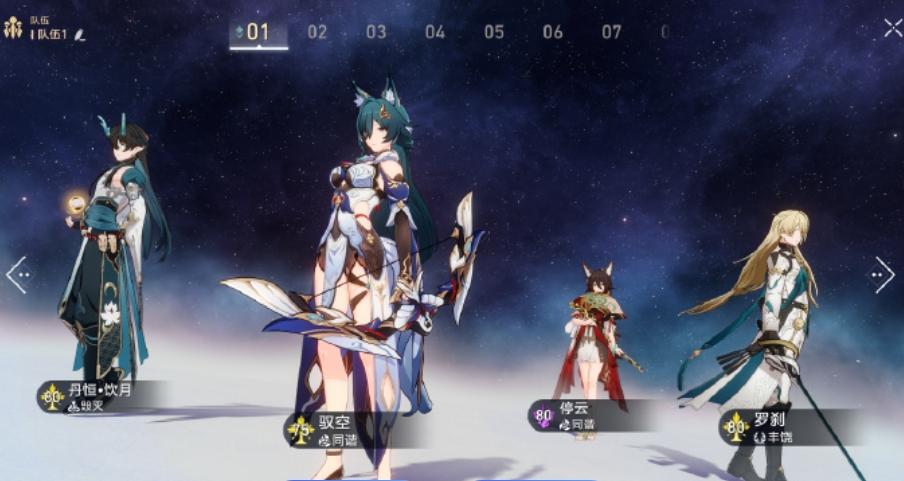Select team tab 06
This screenshot has height=481, width=904.
coord(553,32)
